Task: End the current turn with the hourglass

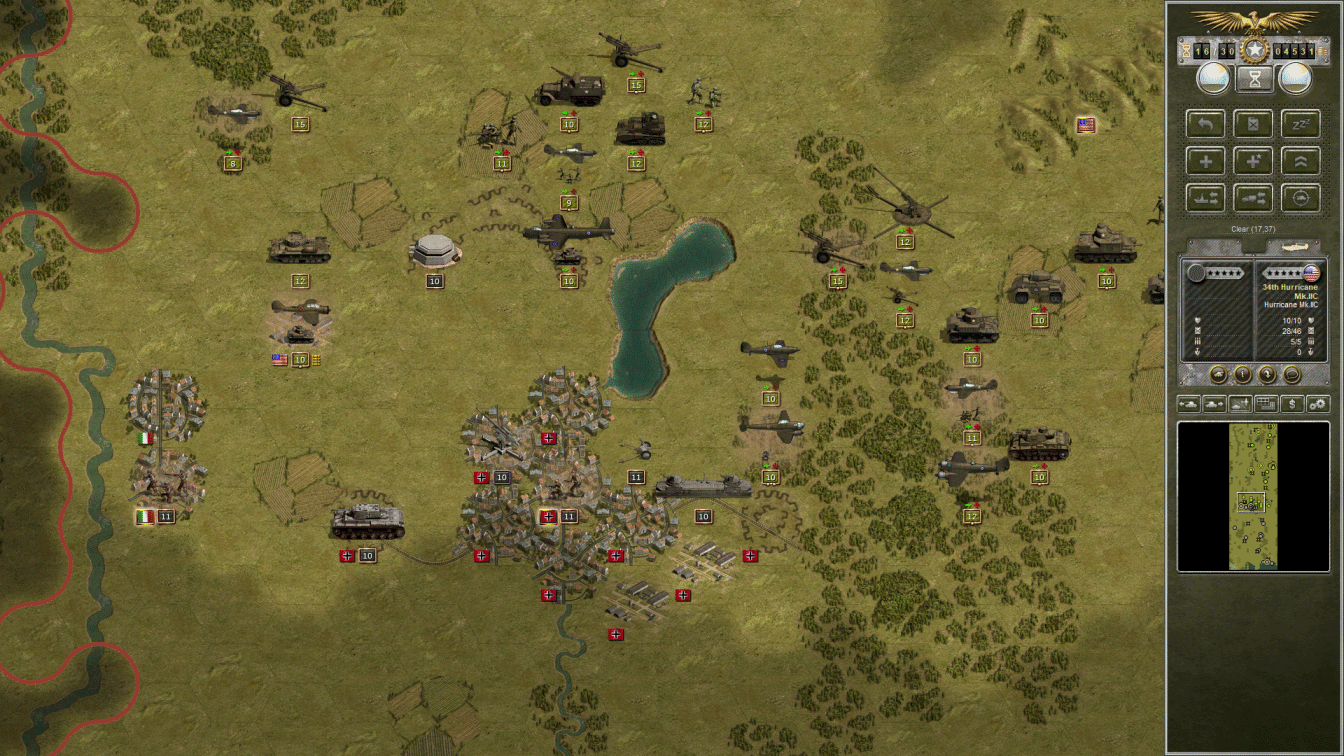Action: [1253, 77]
